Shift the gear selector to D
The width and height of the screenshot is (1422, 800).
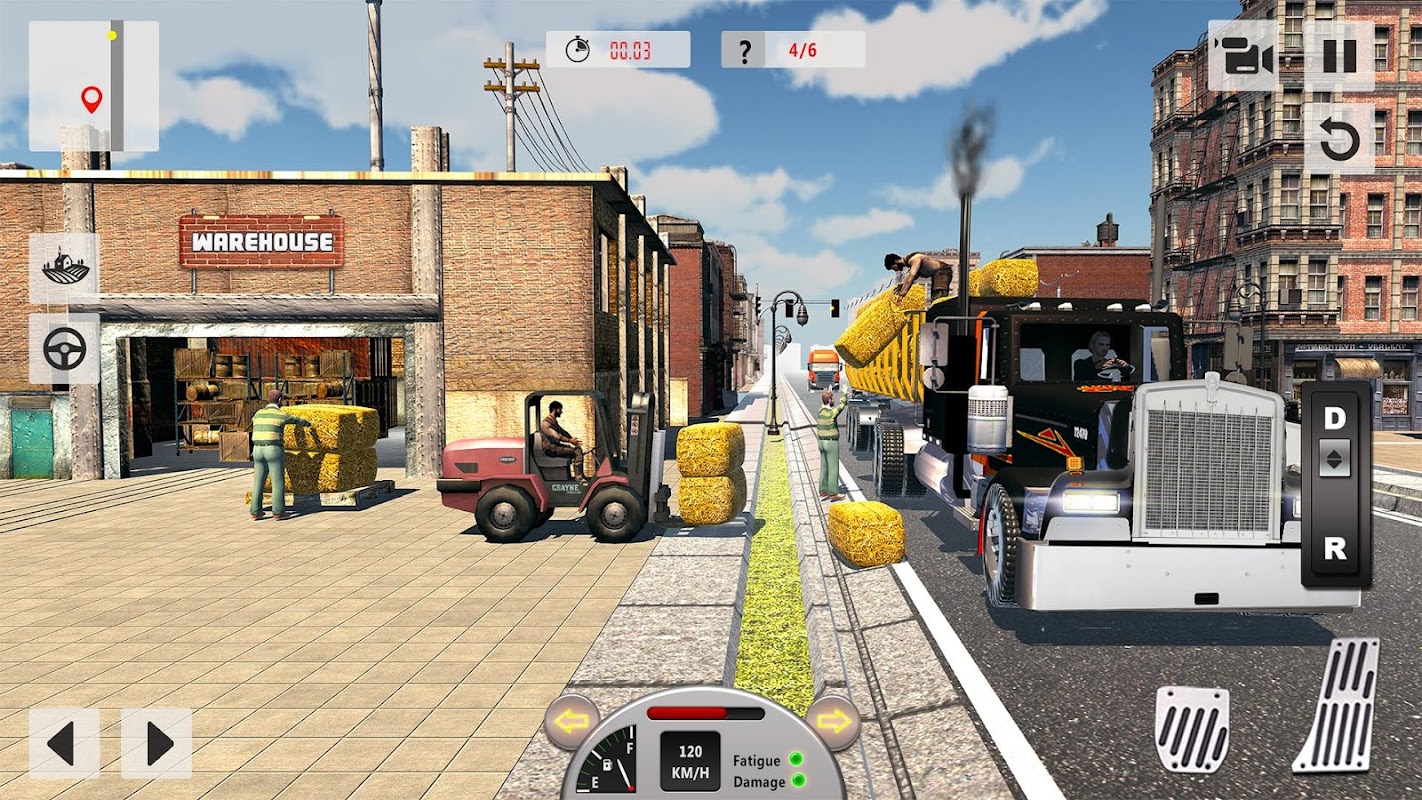point(1335,418)
